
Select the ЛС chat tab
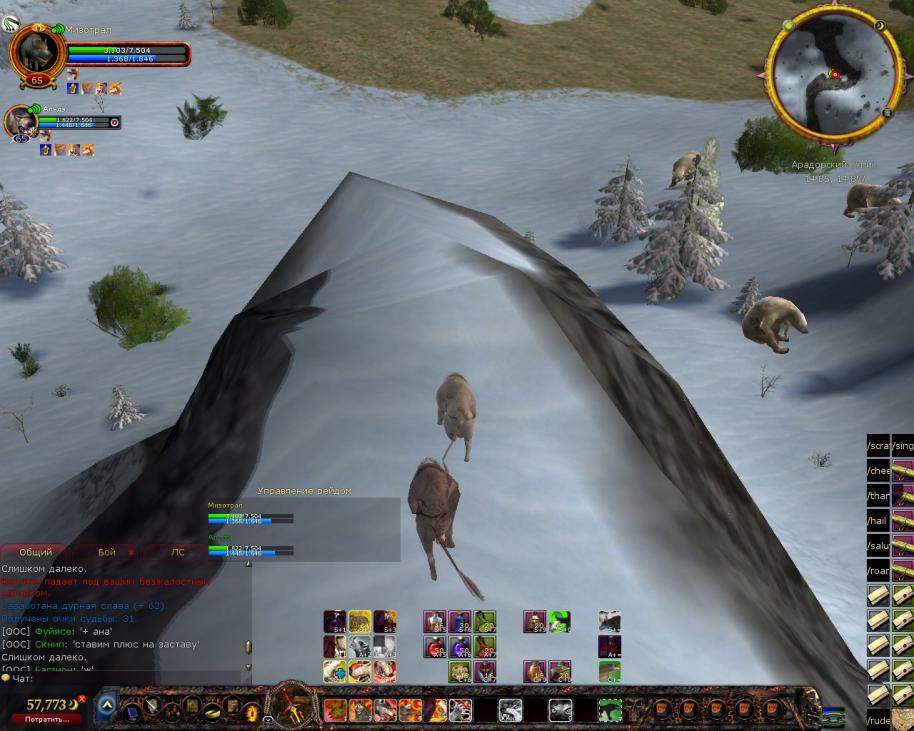point(177,552)
